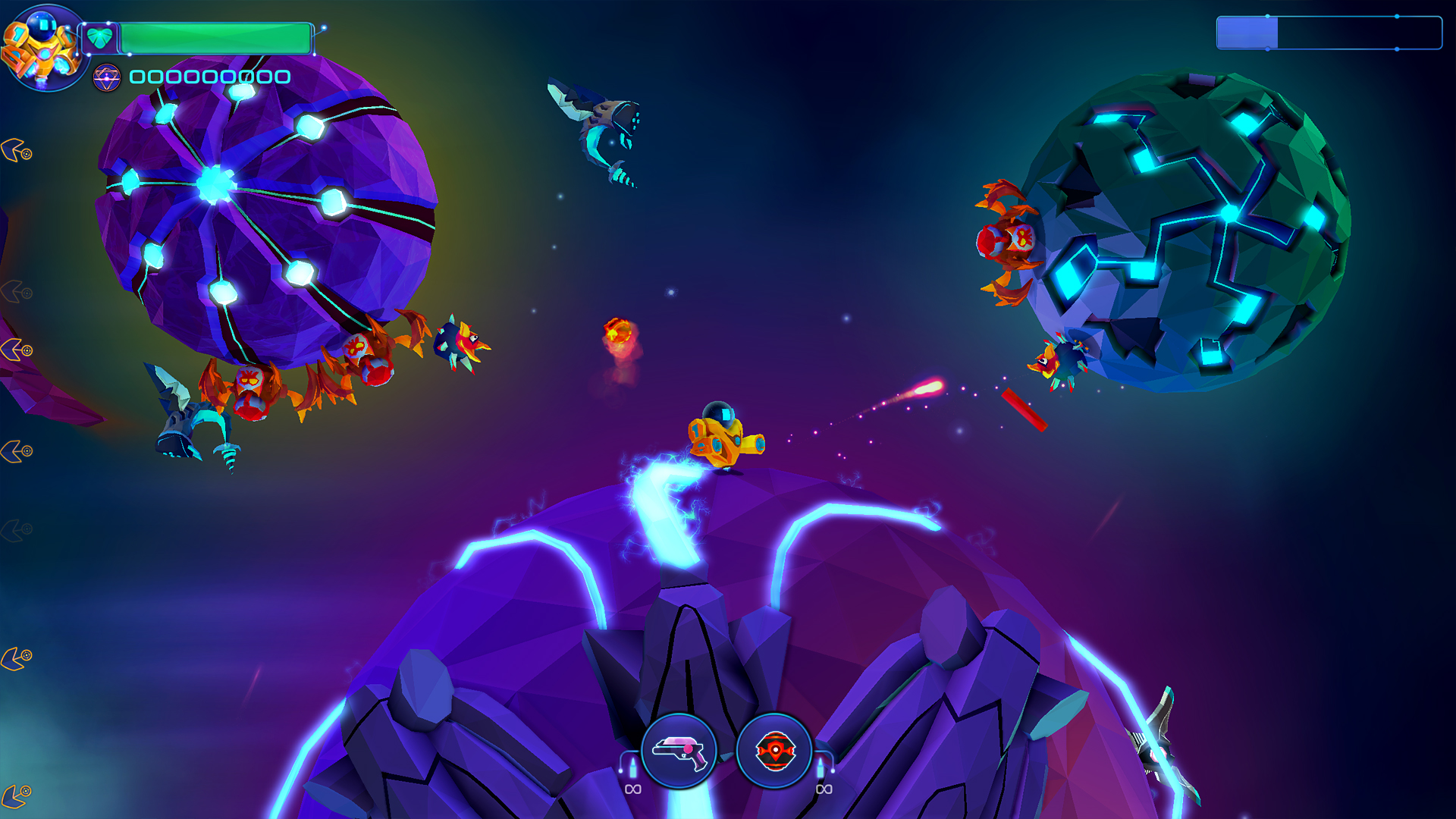Click the diamond gem score icon
Image resolution: width=1456 pixels, height=819 pixels.
coord(106,76)
